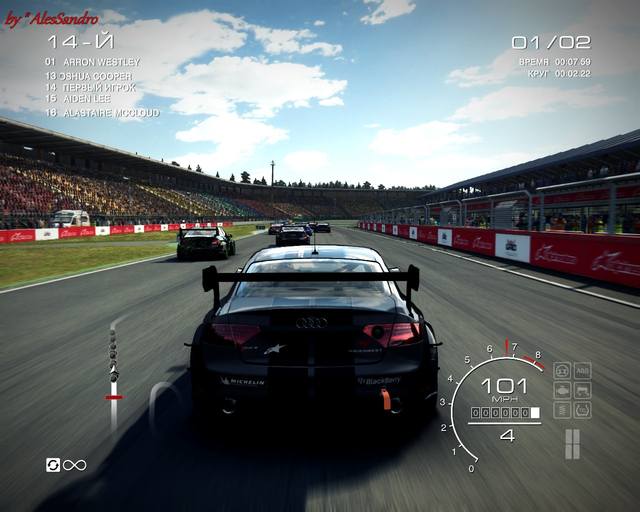
Task: Select Alastaire McCloud in the standings
Action: (x=102, y=113)
